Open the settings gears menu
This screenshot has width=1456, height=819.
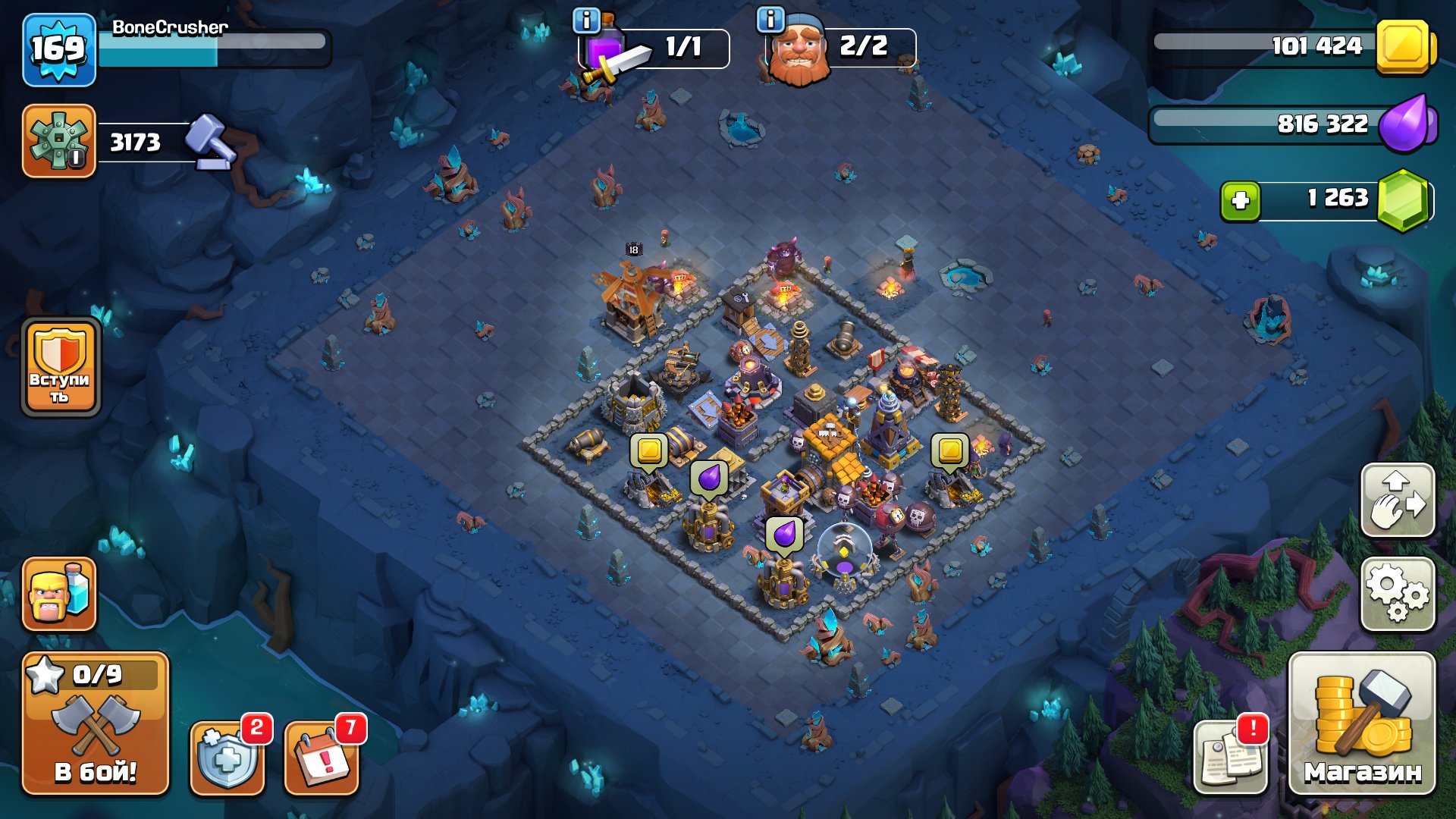point(1398,595)
